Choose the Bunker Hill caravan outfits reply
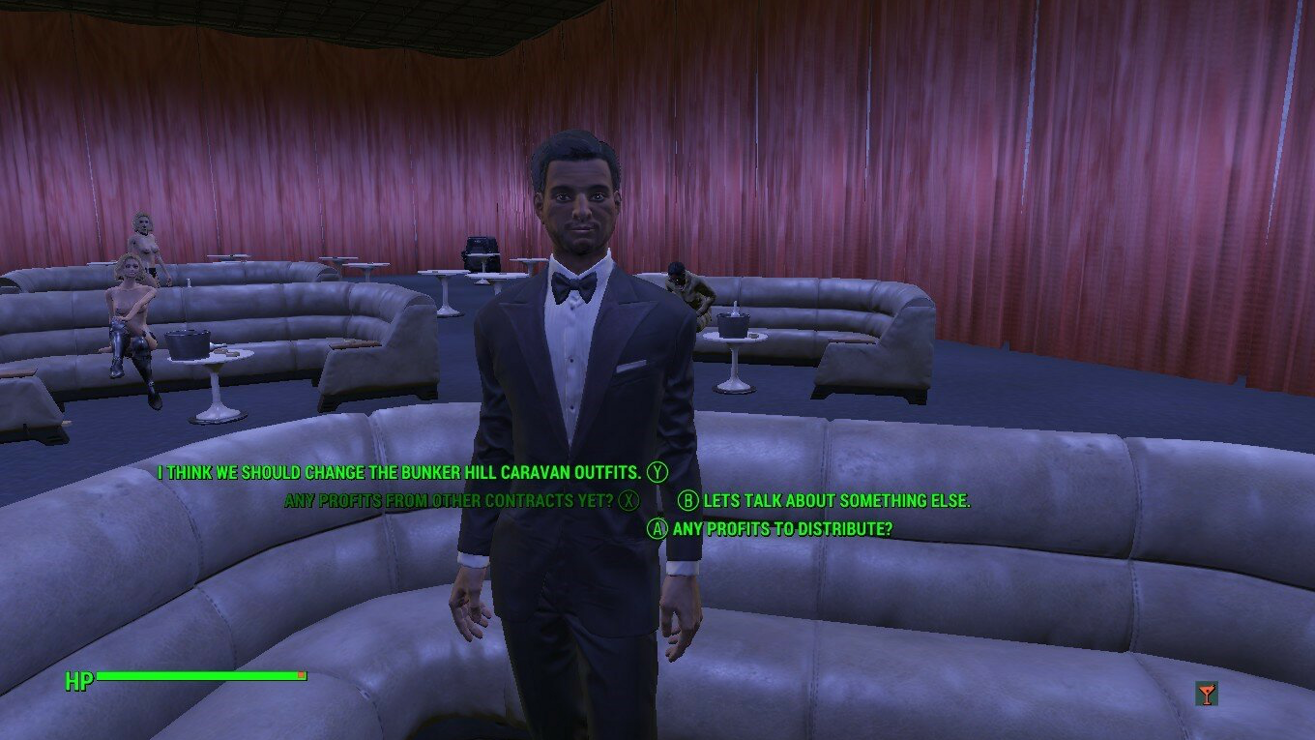 (399, 472)
